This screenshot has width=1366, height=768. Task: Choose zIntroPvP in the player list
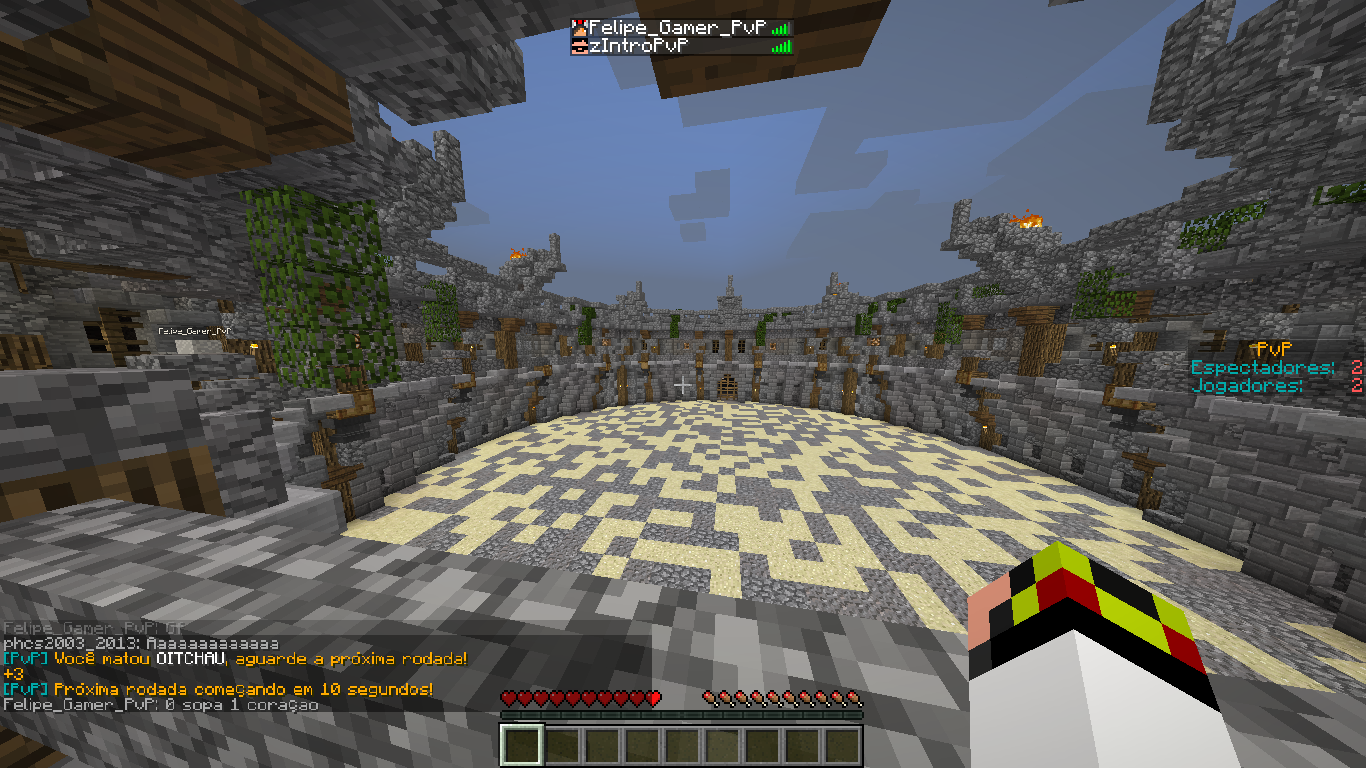tap(641, 46)
